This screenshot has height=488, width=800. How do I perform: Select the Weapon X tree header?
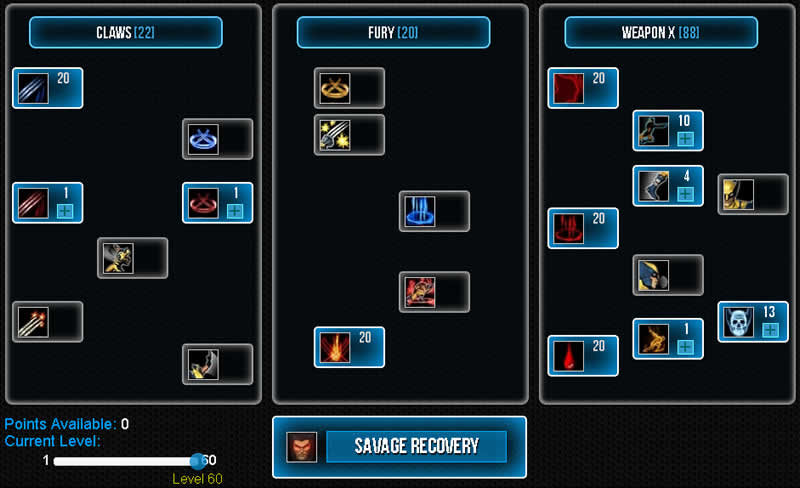click(661, 32)
